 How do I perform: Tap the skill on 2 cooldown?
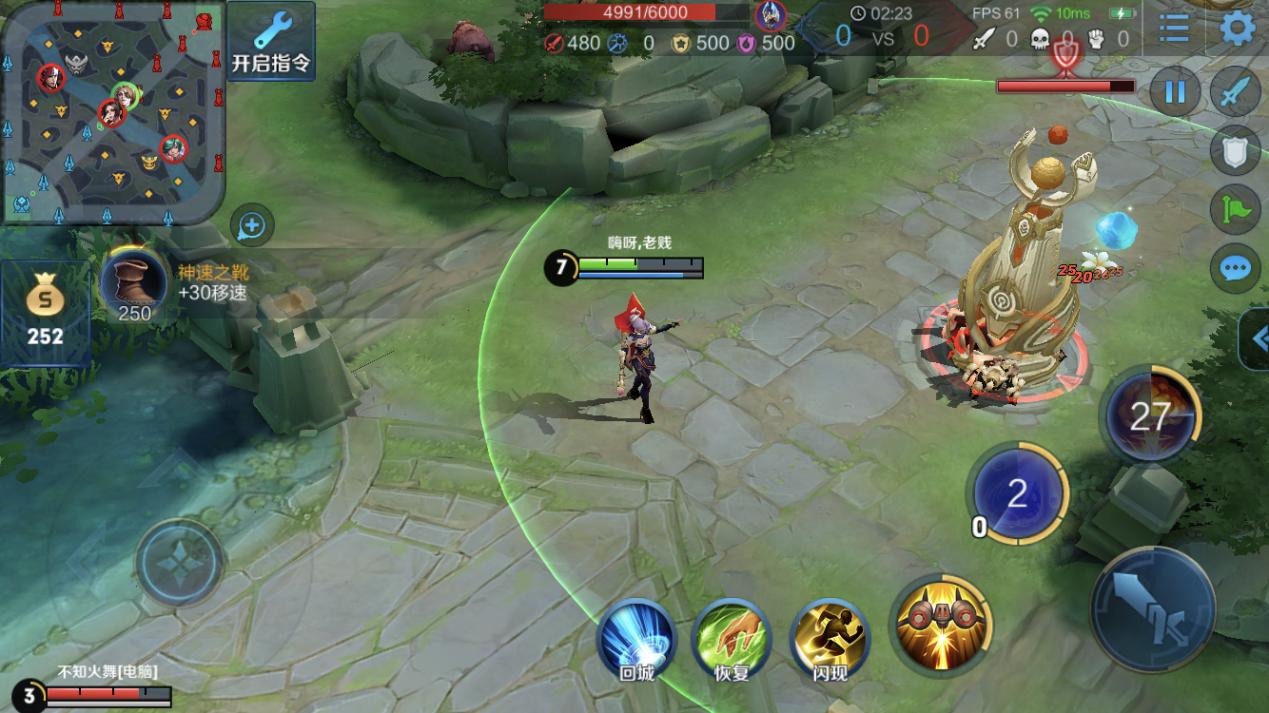pyautogui.click(x=1017, y=494)
